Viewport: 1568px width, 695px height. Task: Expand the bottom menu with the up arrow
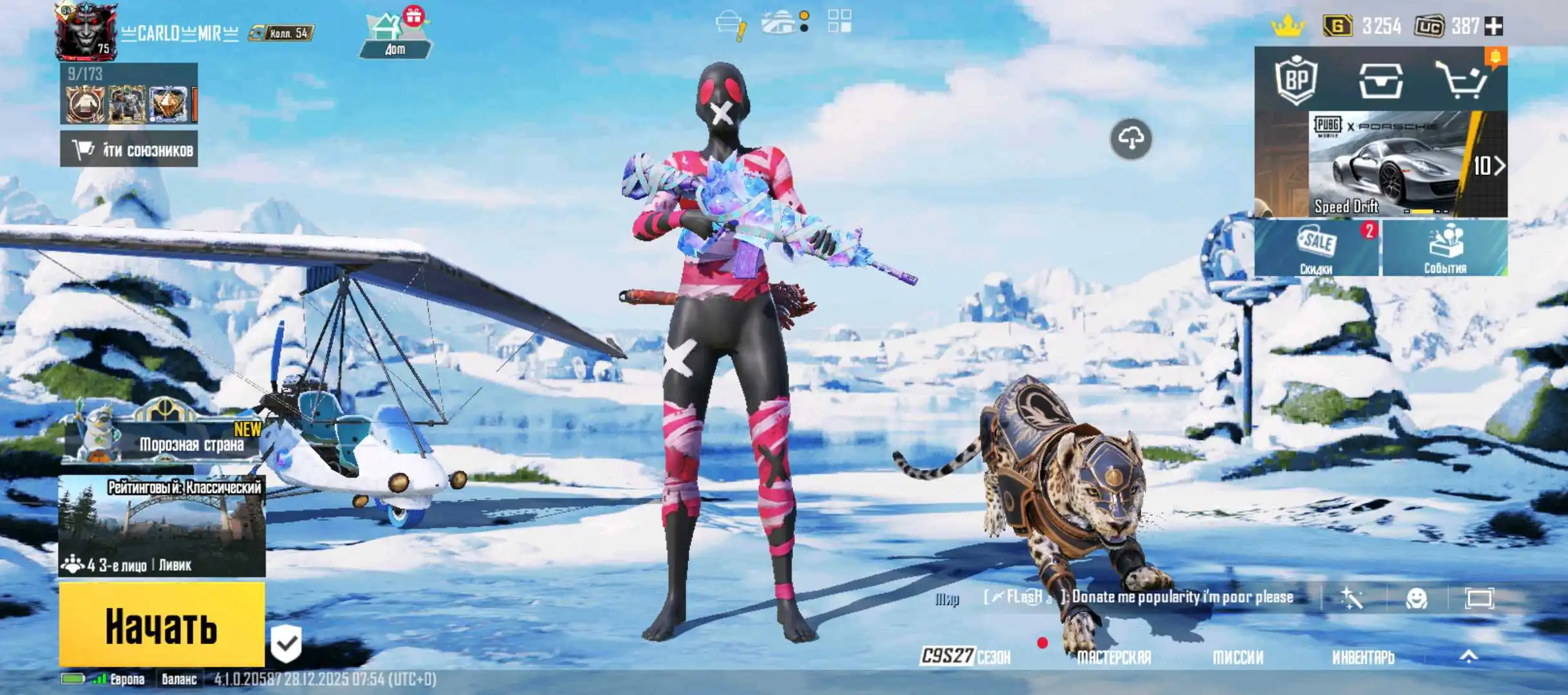(1468, 656)
